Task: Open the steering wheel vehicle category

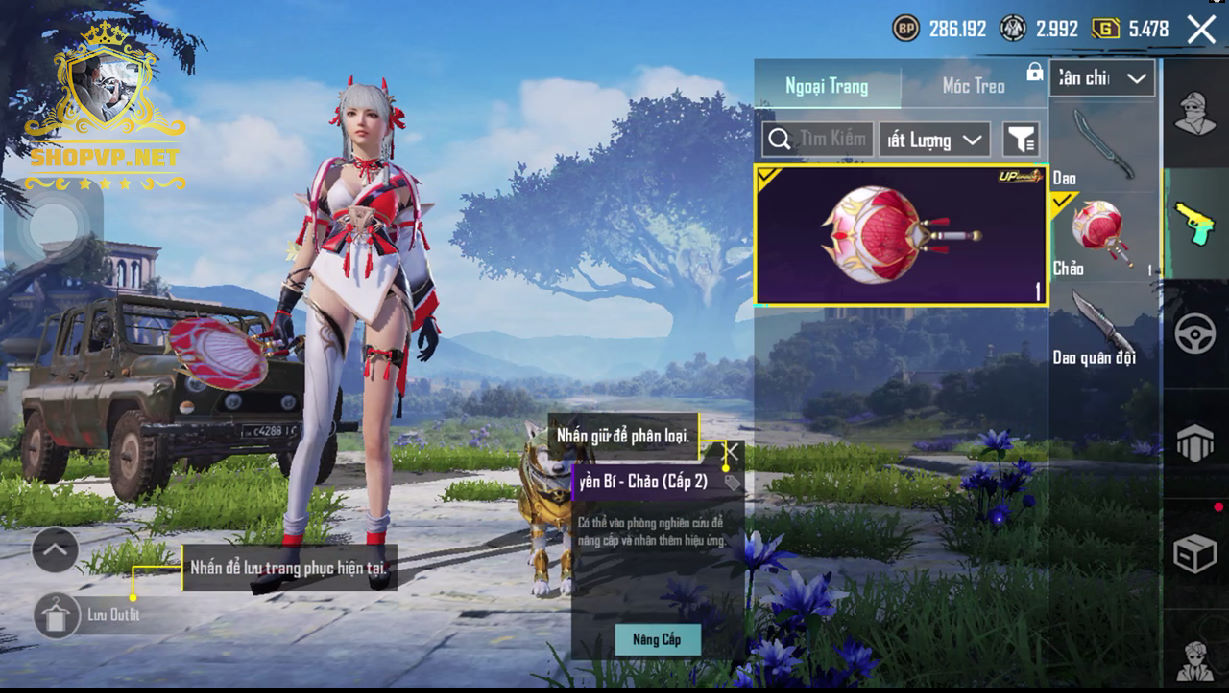Action: click(1195, 333)
